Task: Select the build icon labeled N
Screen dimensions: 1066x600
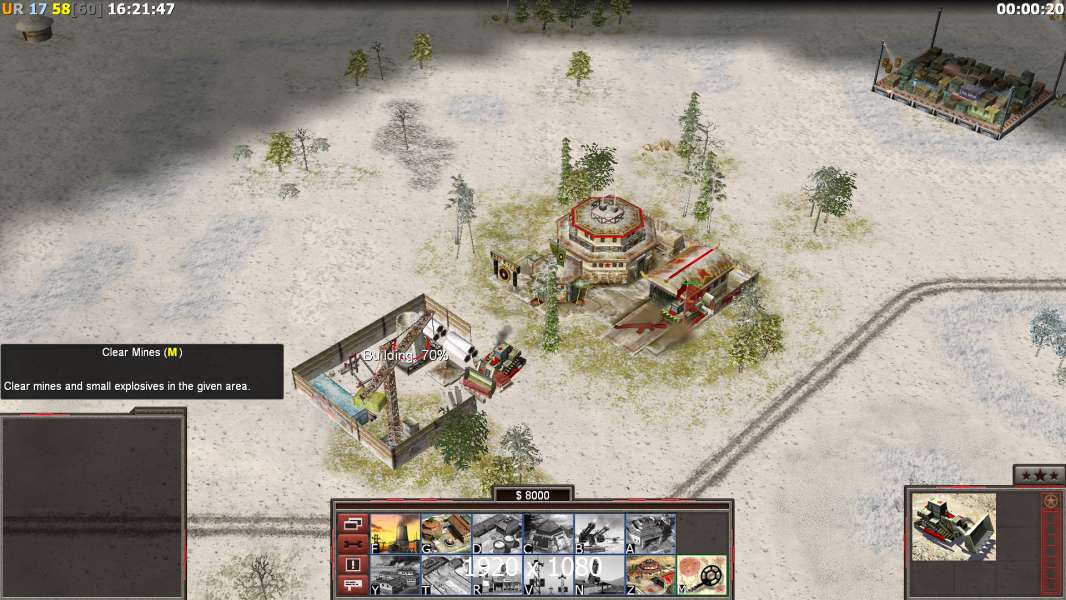Action: coord(599,574)
